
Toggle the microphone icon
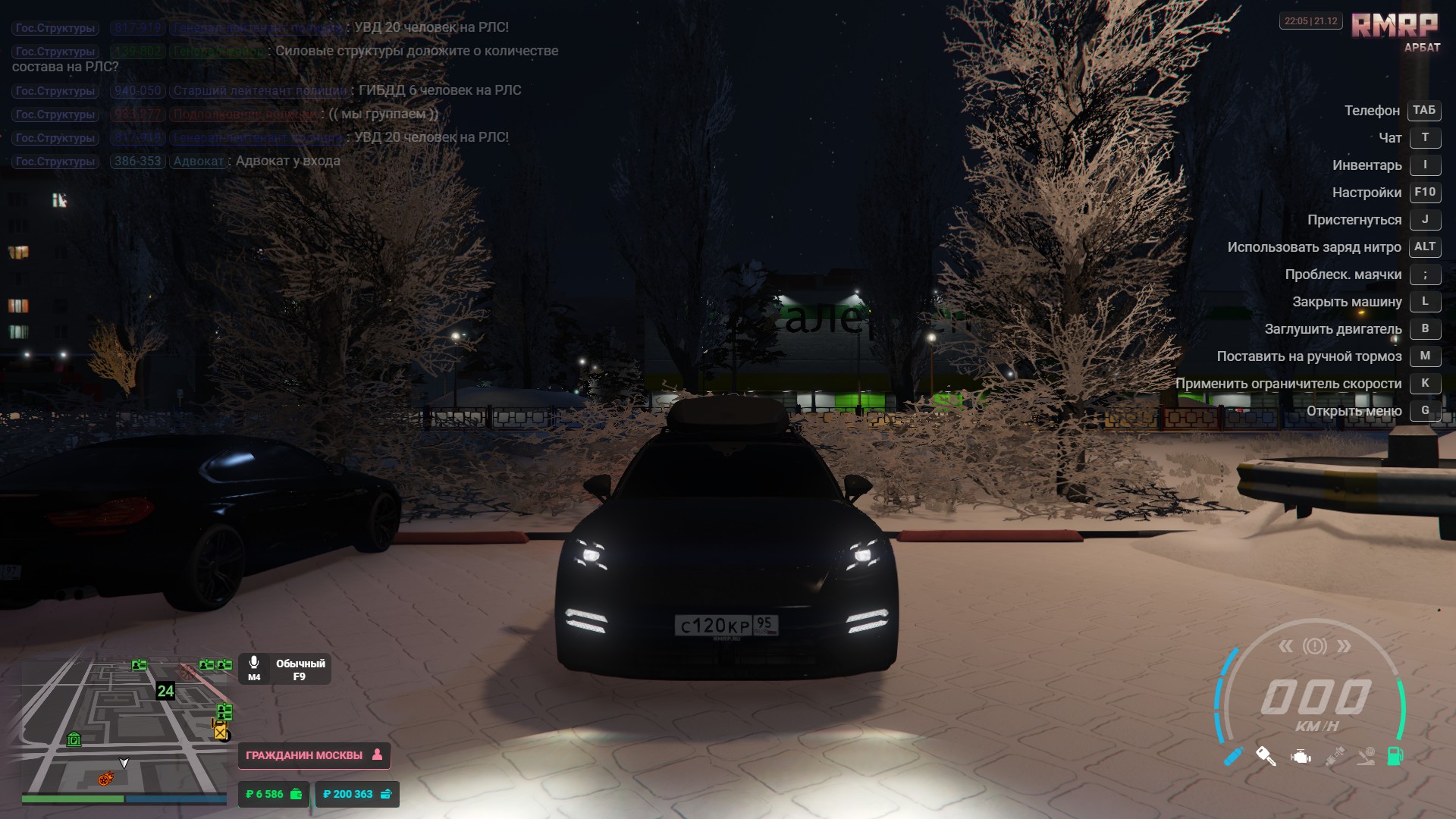pos(254,664)
